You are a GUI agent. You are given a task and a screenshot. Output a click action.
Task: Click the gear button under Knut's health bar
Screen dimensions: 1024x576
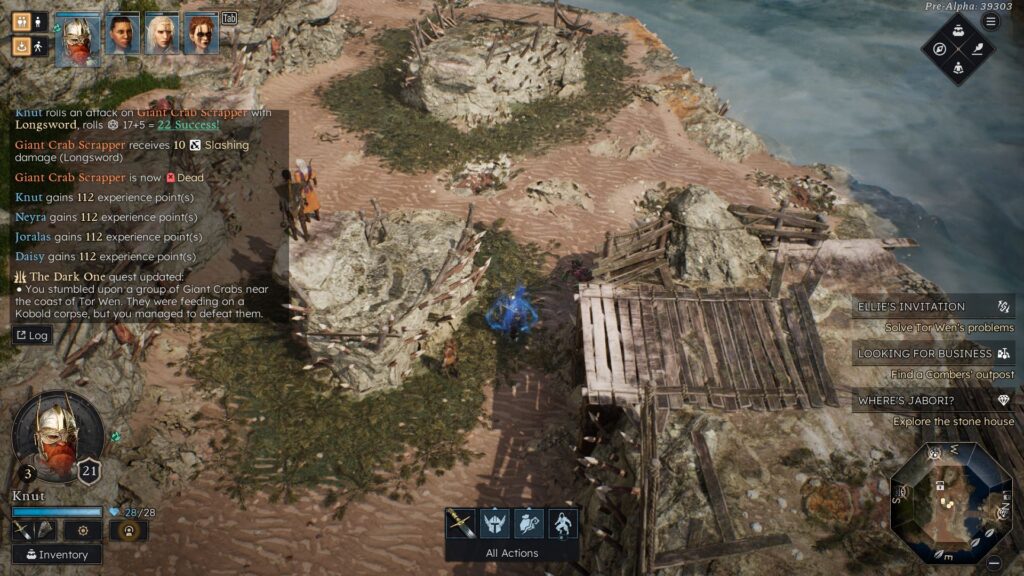pos(83,530)
